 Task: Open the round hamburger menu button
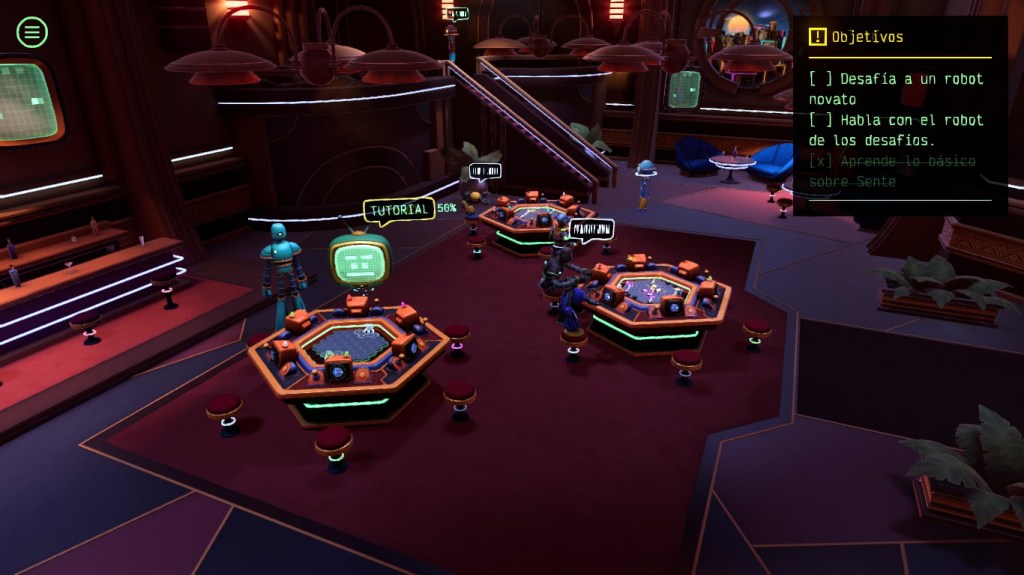32,32
